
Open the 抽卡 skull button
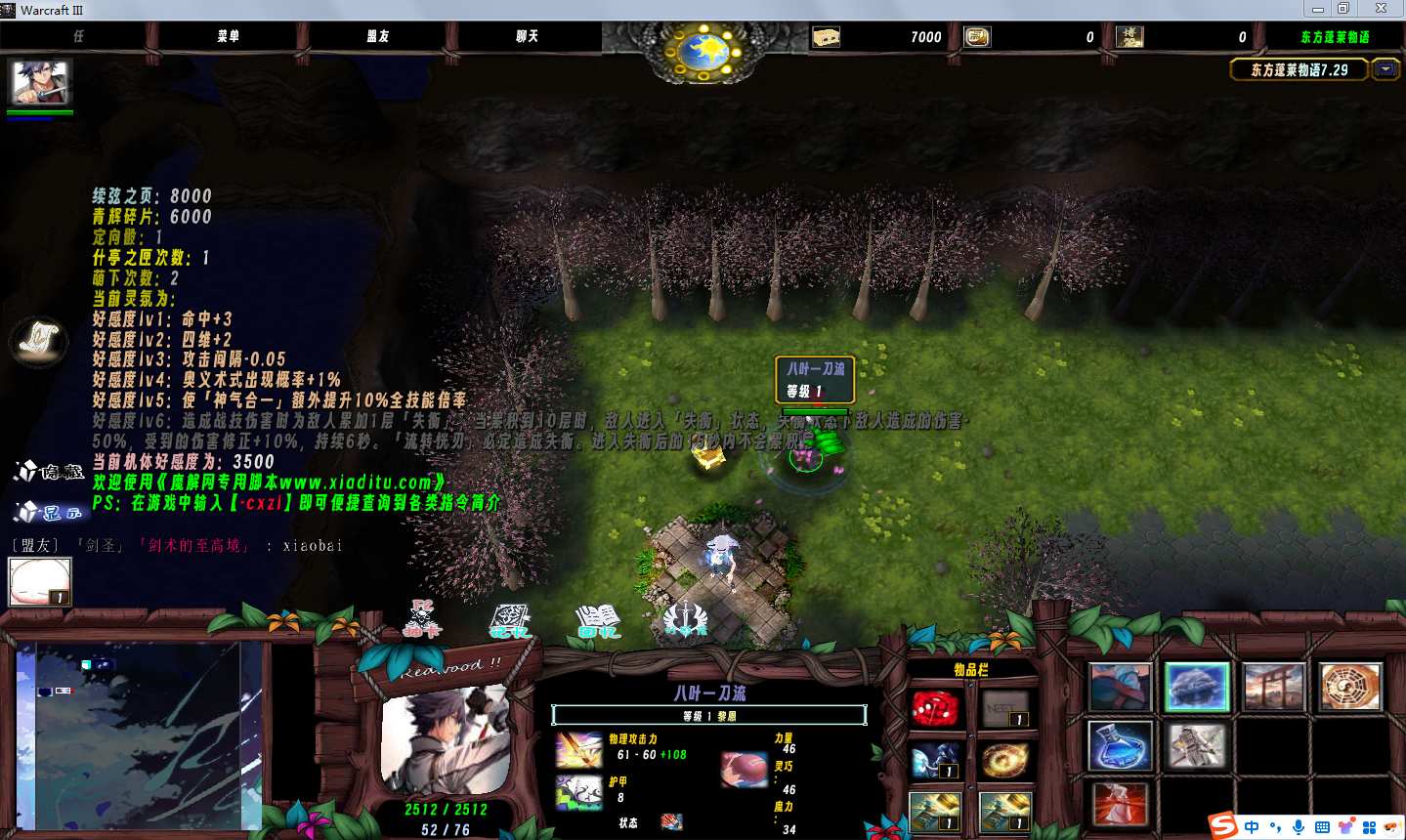[x=422, y=620]
